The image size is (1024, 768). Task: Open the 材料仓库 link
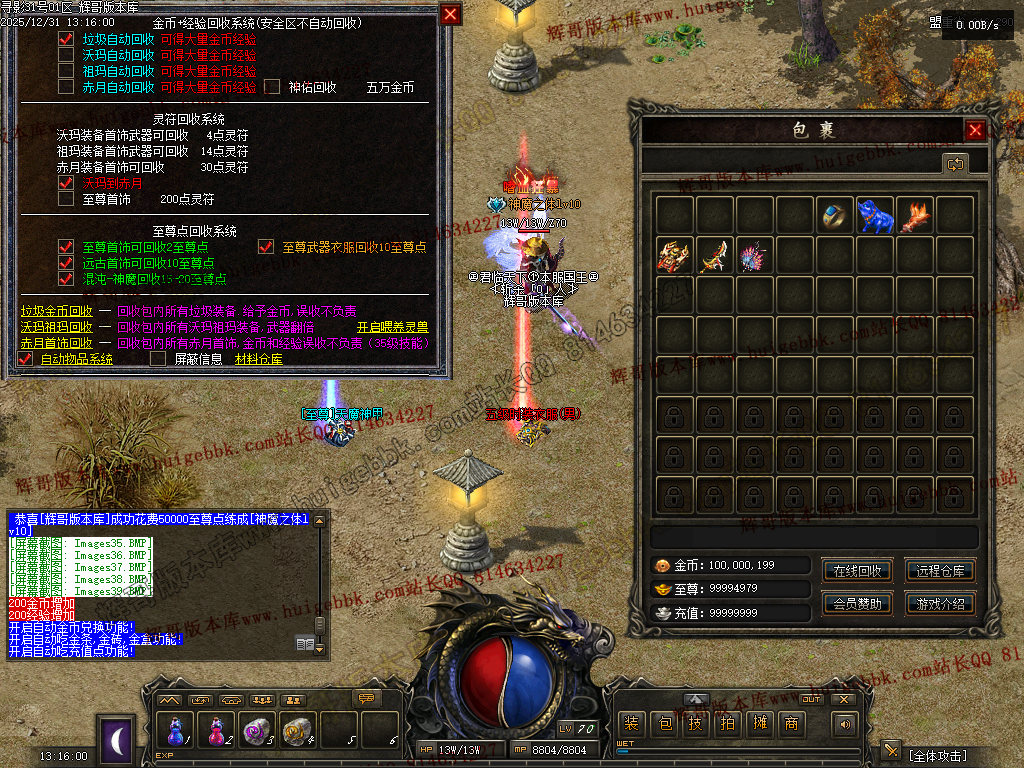tap(258, 359)
